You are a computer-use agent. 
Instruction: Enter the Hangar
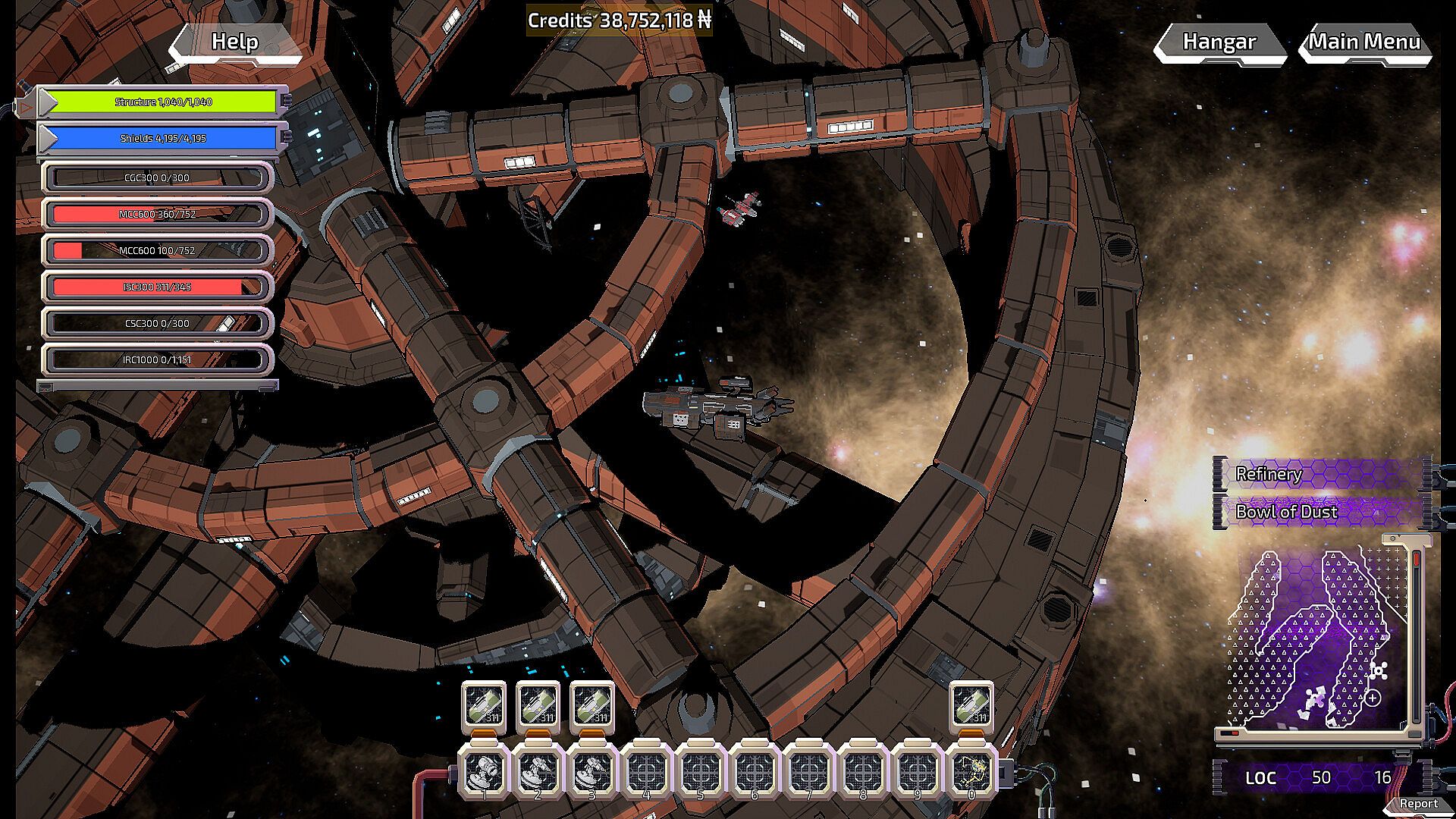tap(1219, 42)
